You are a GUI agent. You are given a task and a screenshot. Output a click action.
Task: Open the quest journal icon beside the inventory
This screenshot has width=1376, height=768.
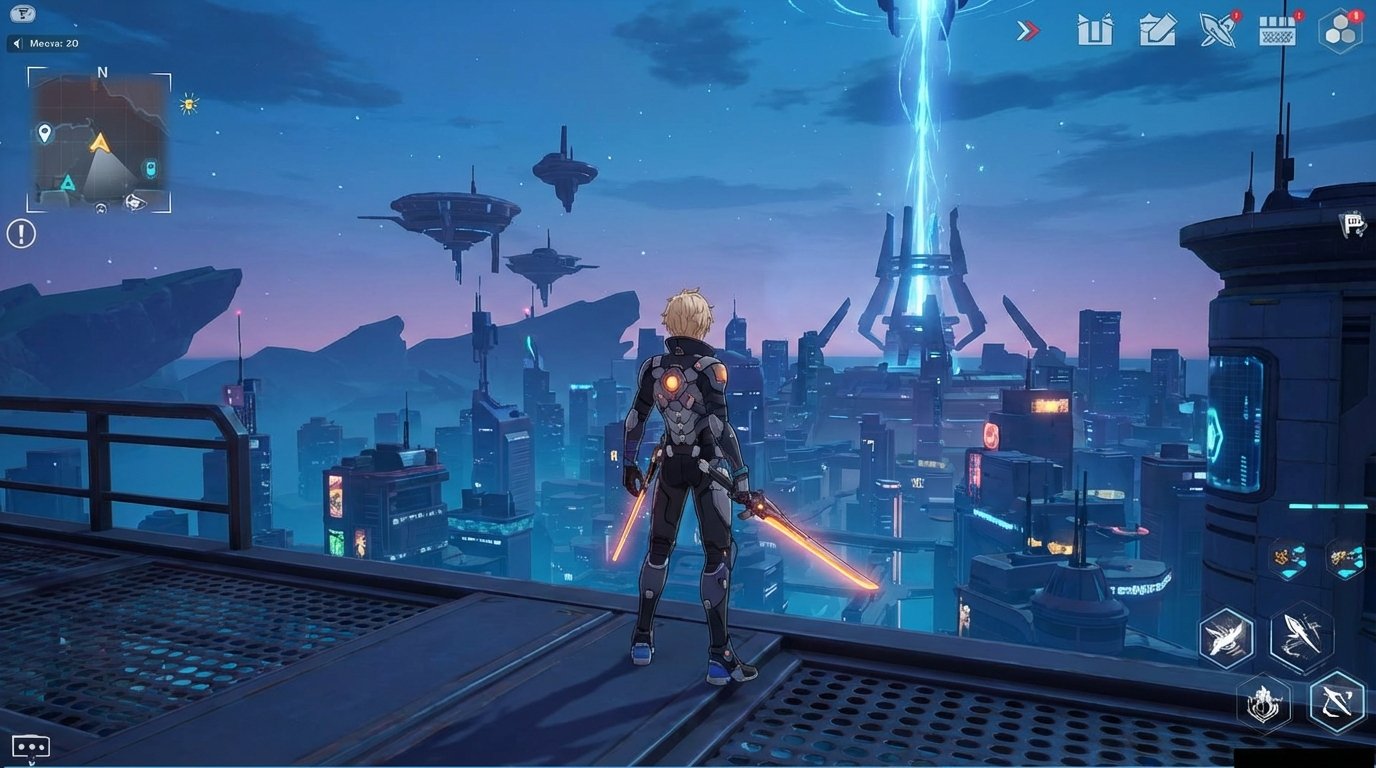1158,31
